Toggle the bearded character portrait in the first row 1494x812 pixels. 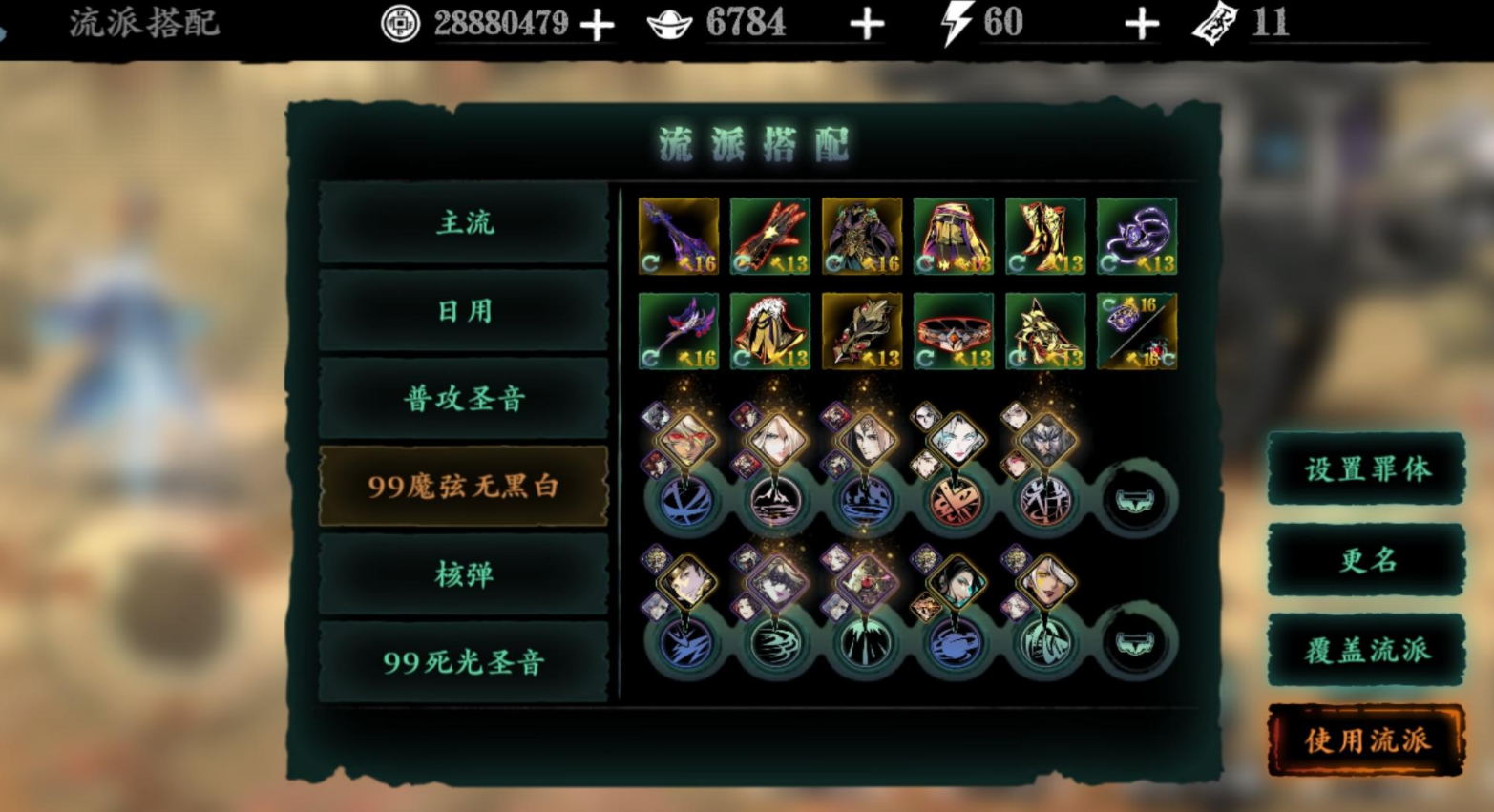point(1047,441)
